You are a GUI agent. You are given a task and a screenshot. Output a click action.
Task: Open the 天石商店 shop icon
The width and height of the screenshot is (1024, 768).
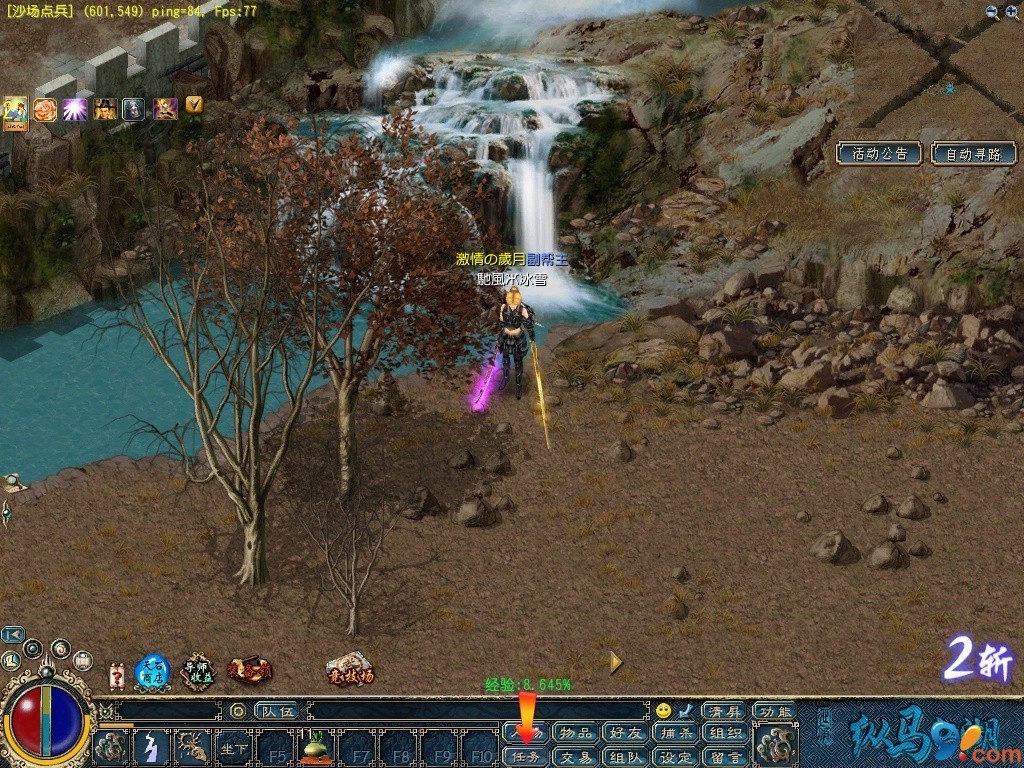[x=152, y=671]
